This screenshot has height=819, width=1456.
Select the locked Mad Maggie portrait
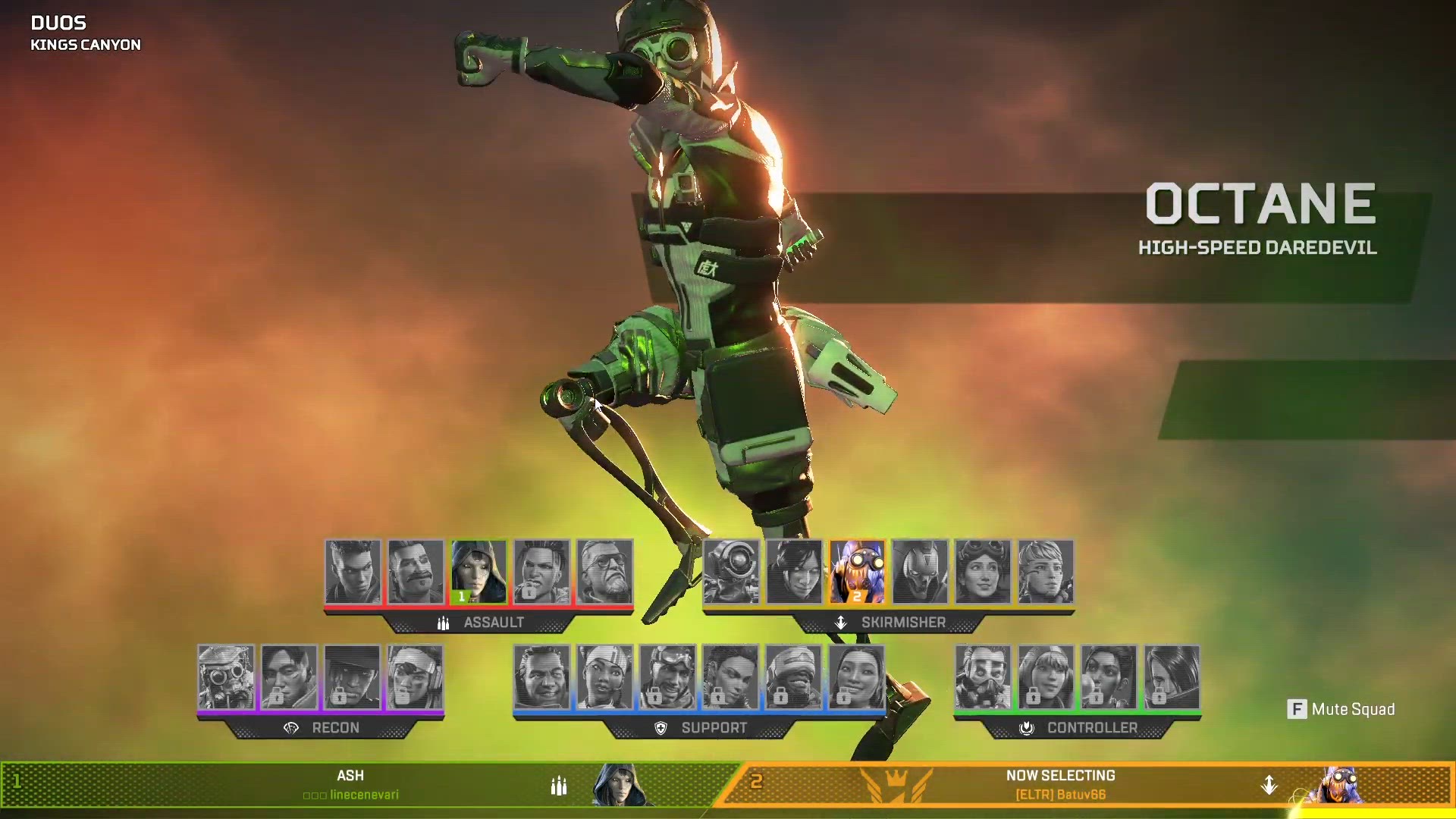click(x=541, y=572)
